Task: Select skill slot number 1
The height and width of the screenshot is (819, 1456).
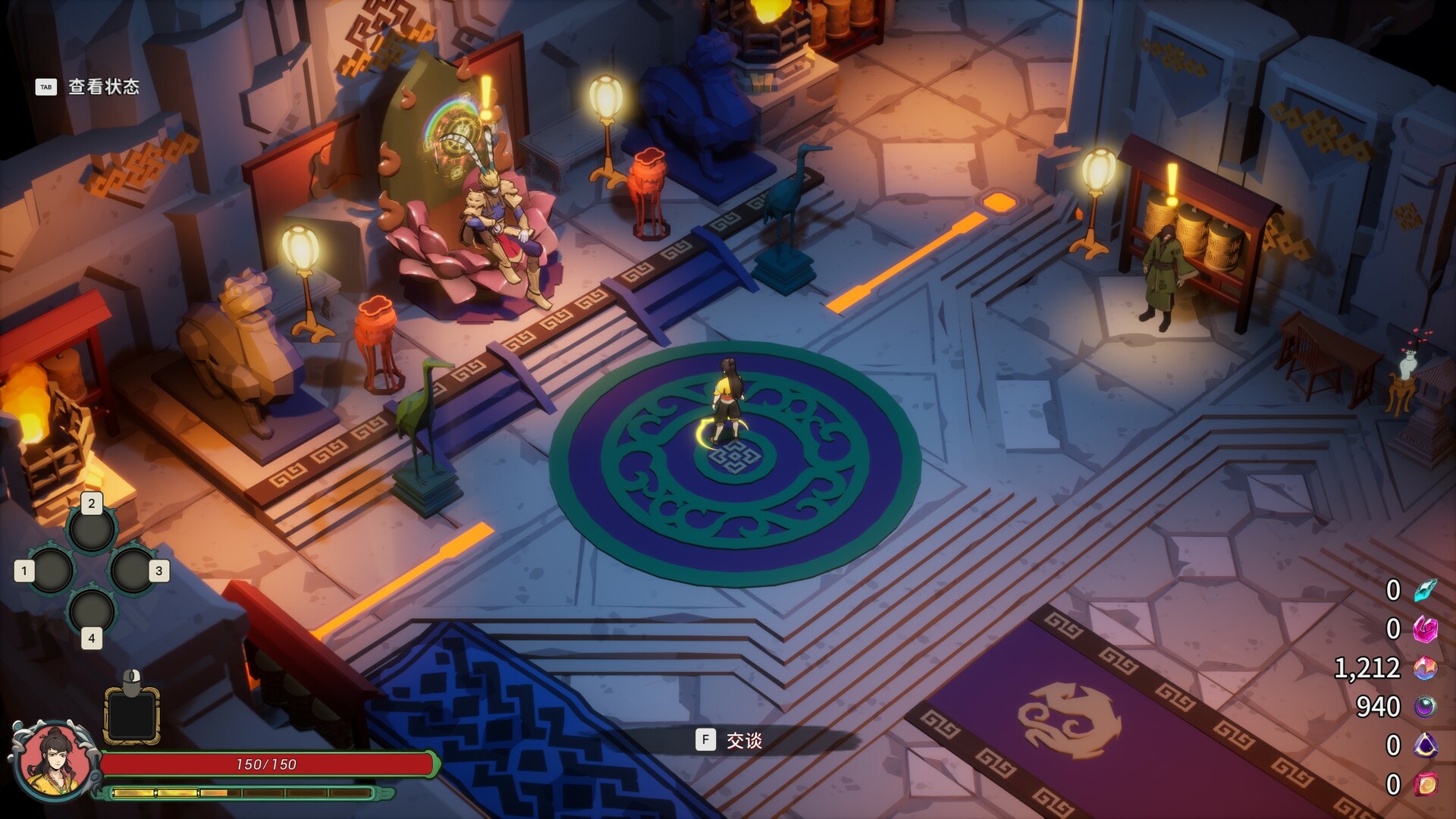Action: 52,571
